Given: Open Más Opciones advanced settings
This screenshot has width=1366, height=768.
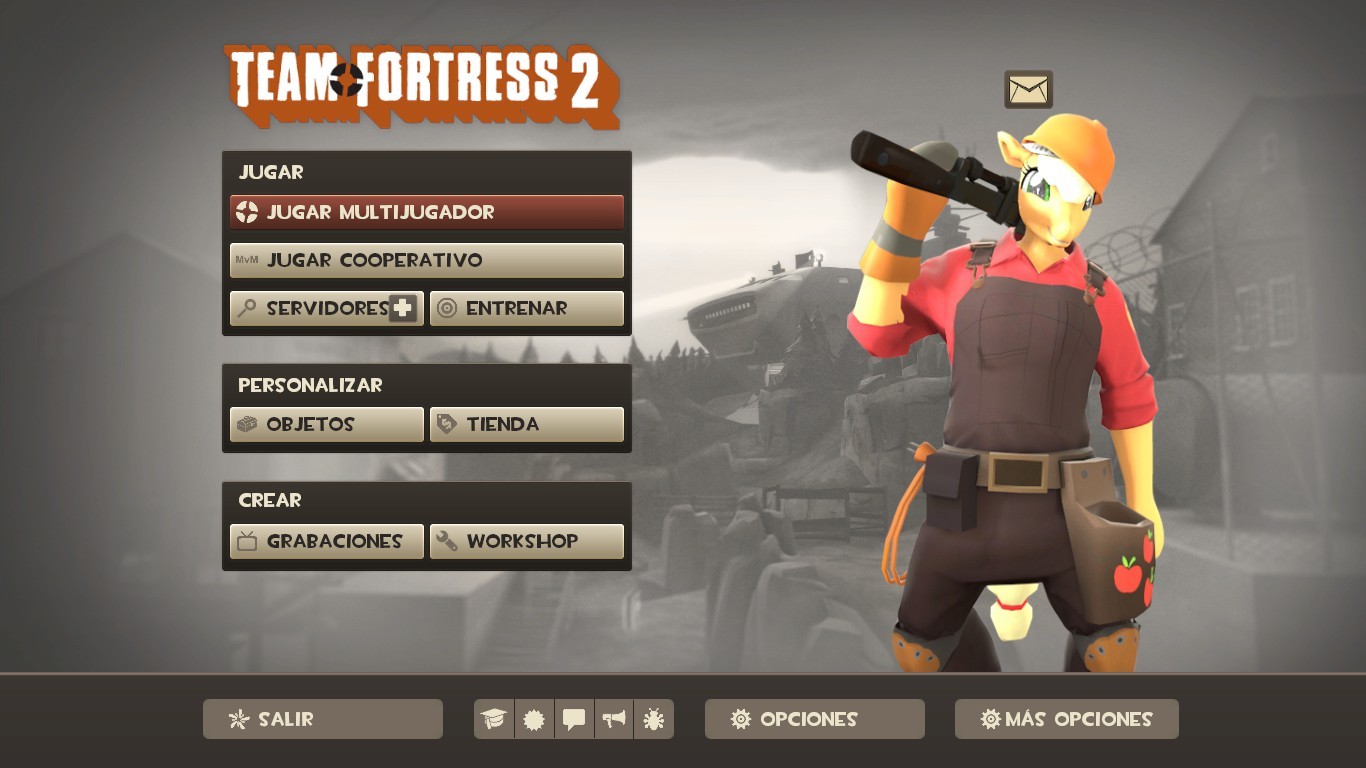Looking at the screenshot, I should tap(1066, 719).
